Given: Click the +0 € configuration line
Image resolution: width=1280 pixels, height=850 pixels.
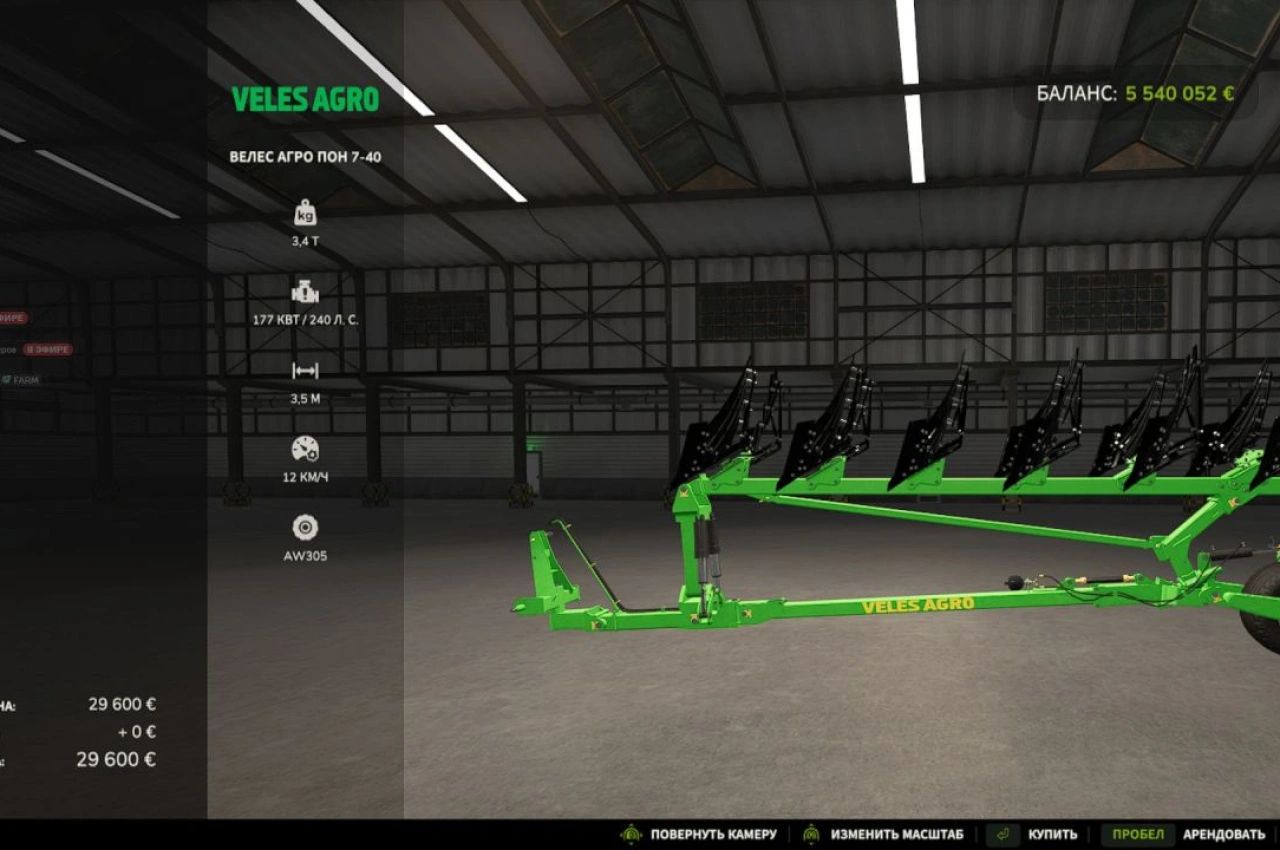Looking at the screenshot, I should 138,731.
